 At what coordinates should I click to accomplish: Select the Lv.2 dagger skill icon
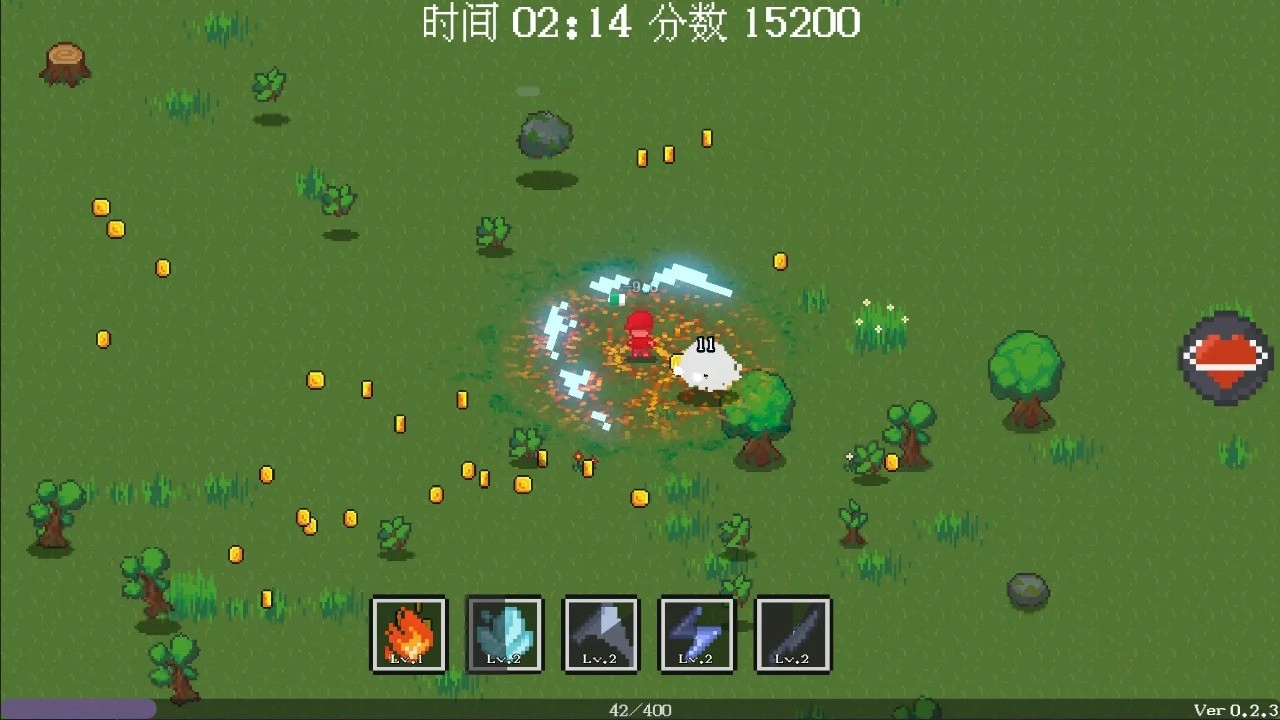(x=793, y=634)
